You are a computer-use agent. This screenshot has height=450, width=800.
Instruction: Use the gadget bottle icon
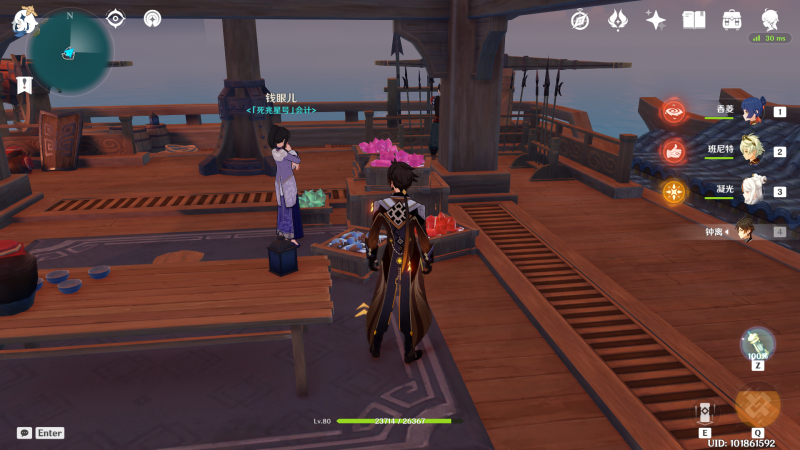pyautogui.click(x=757, y=345)
